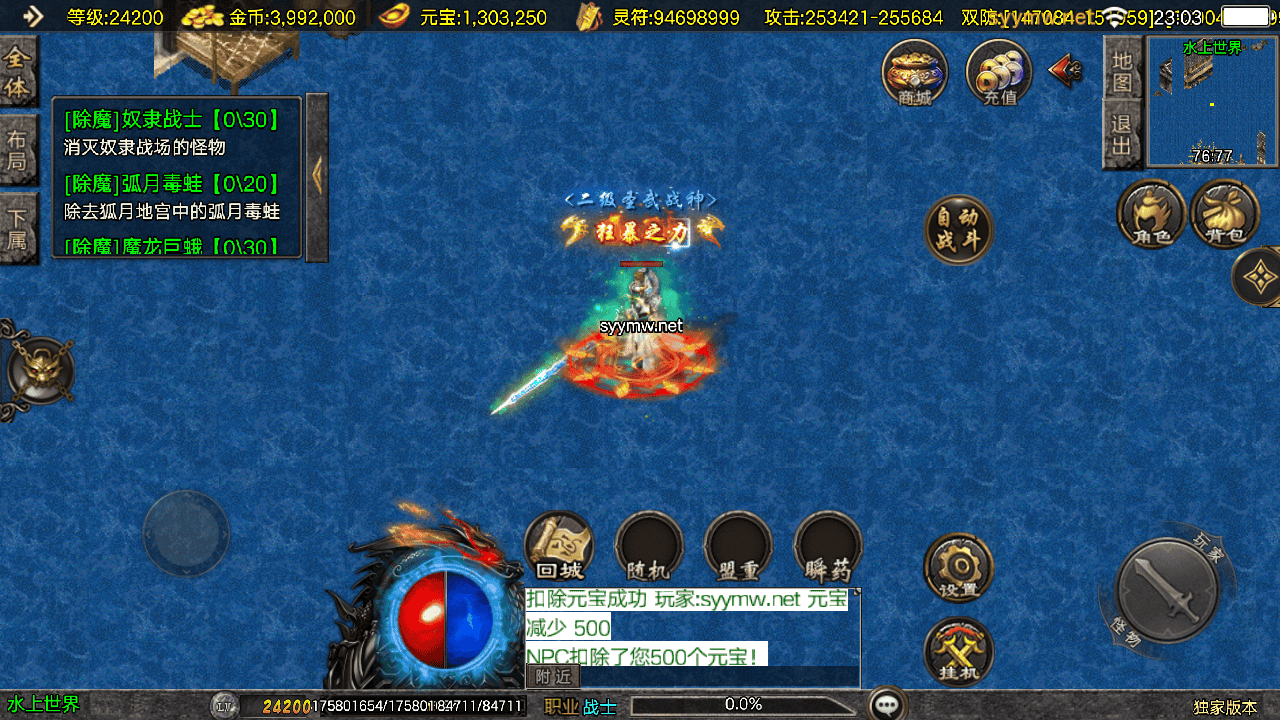Open the 设置 settings gear
The image size is (1280, 720).
tap(958, 566)
